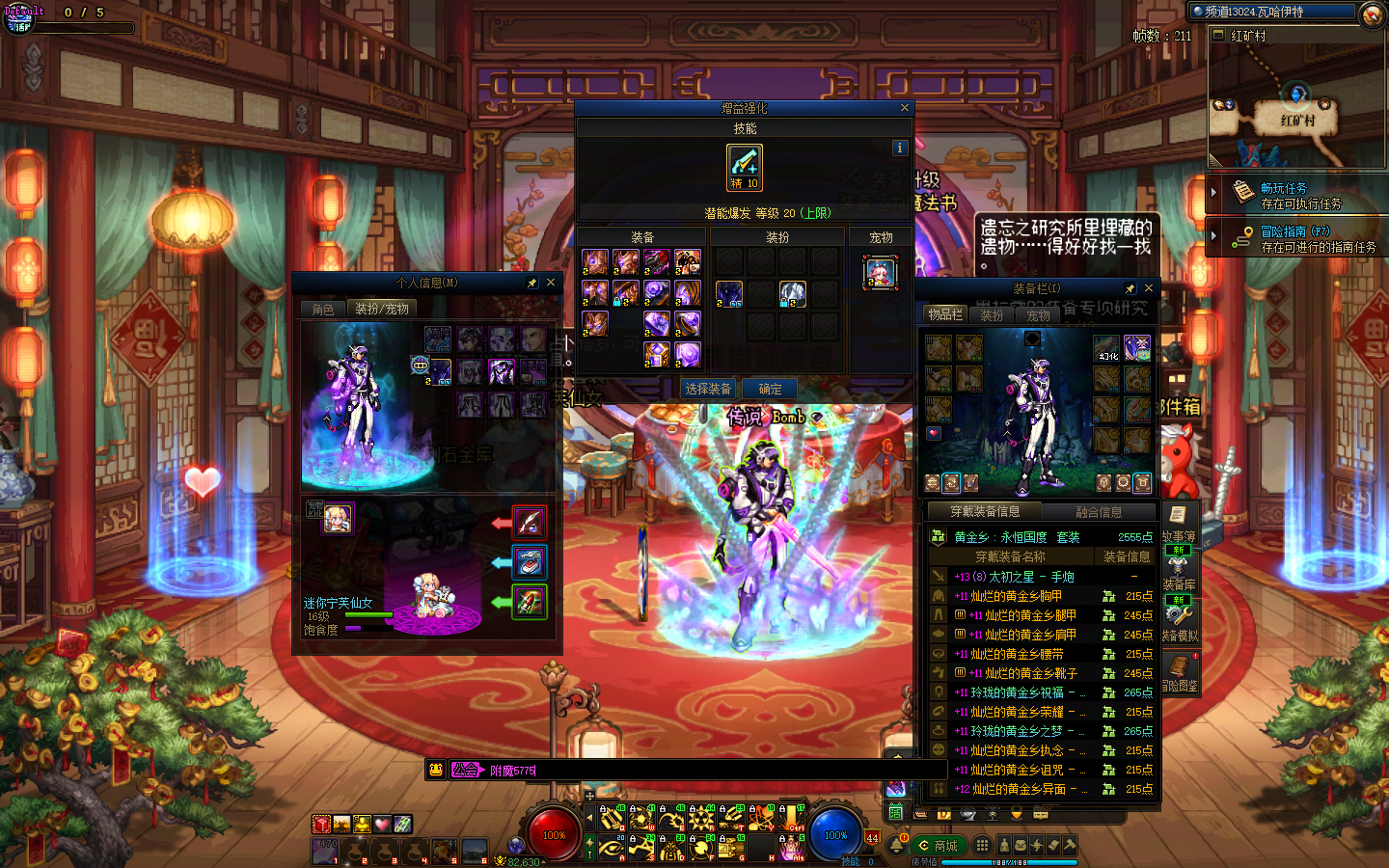Screen dimensions: 1389x868
Task: Click the 迷你芙仙女 pet portrait
Action: tap(337, 518)
